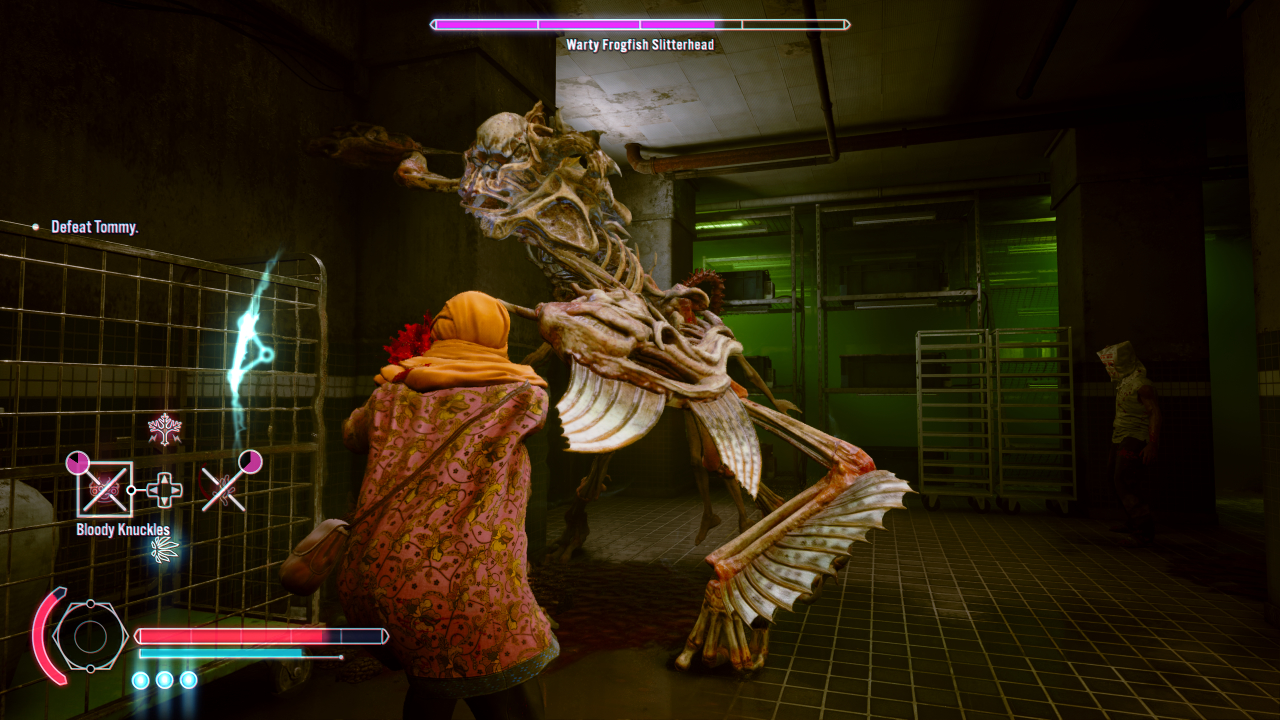Open the "Defeat Tommy." objective tracker

(x=94, y=228)
